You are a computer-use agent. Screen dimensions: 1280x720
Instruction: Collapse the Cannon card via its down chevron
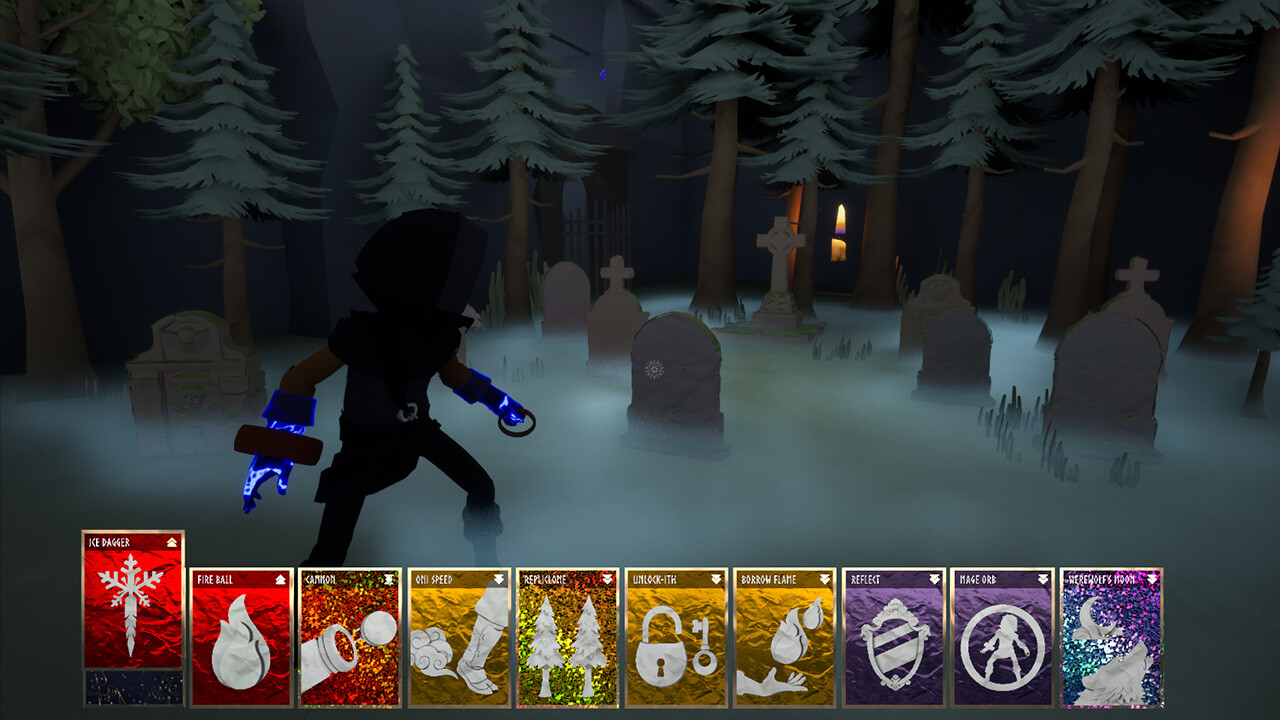tap(386, 578)
